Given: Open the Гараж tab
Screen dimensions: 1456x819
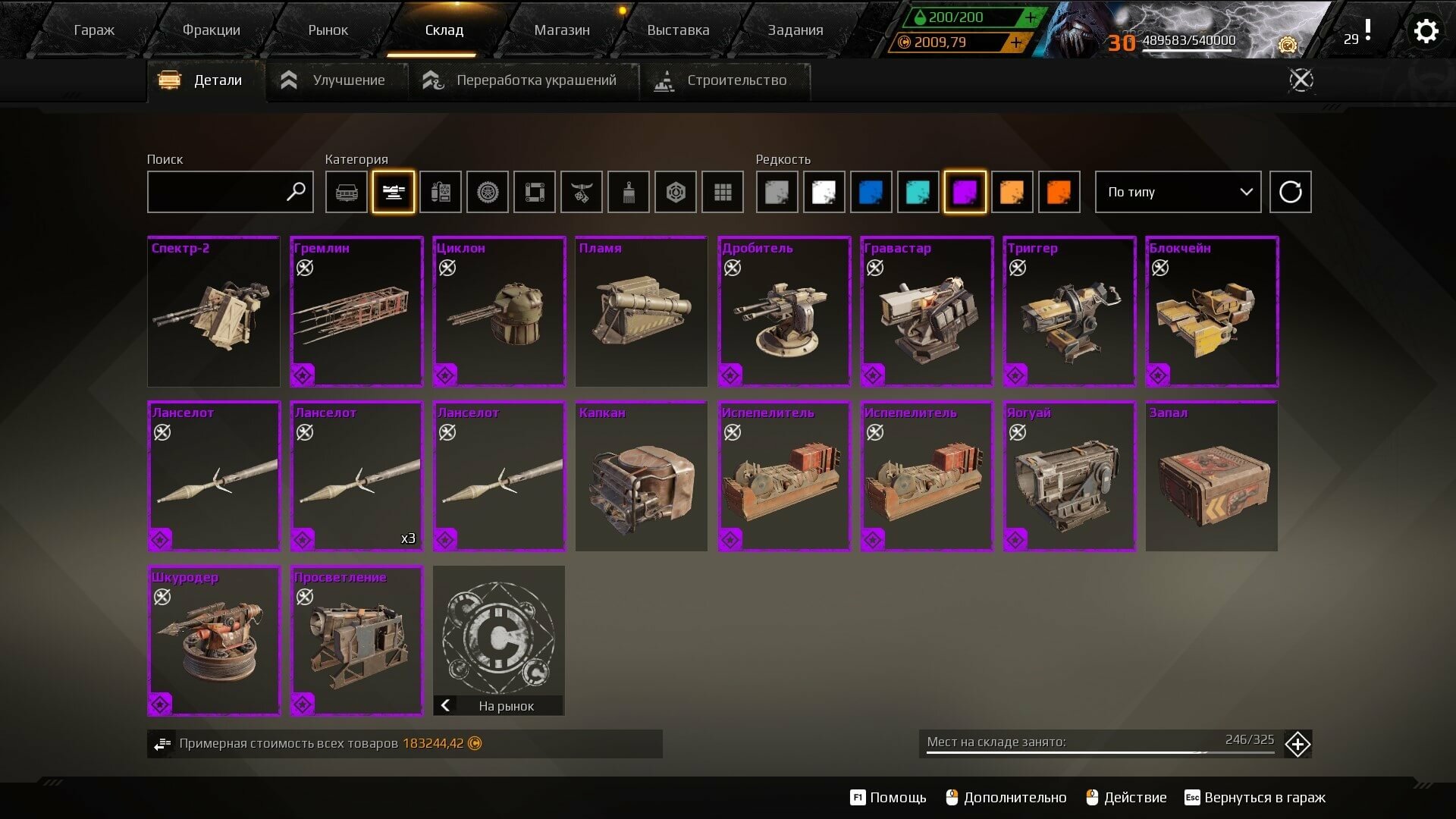Looking at the screenshot, I should 94,30.
